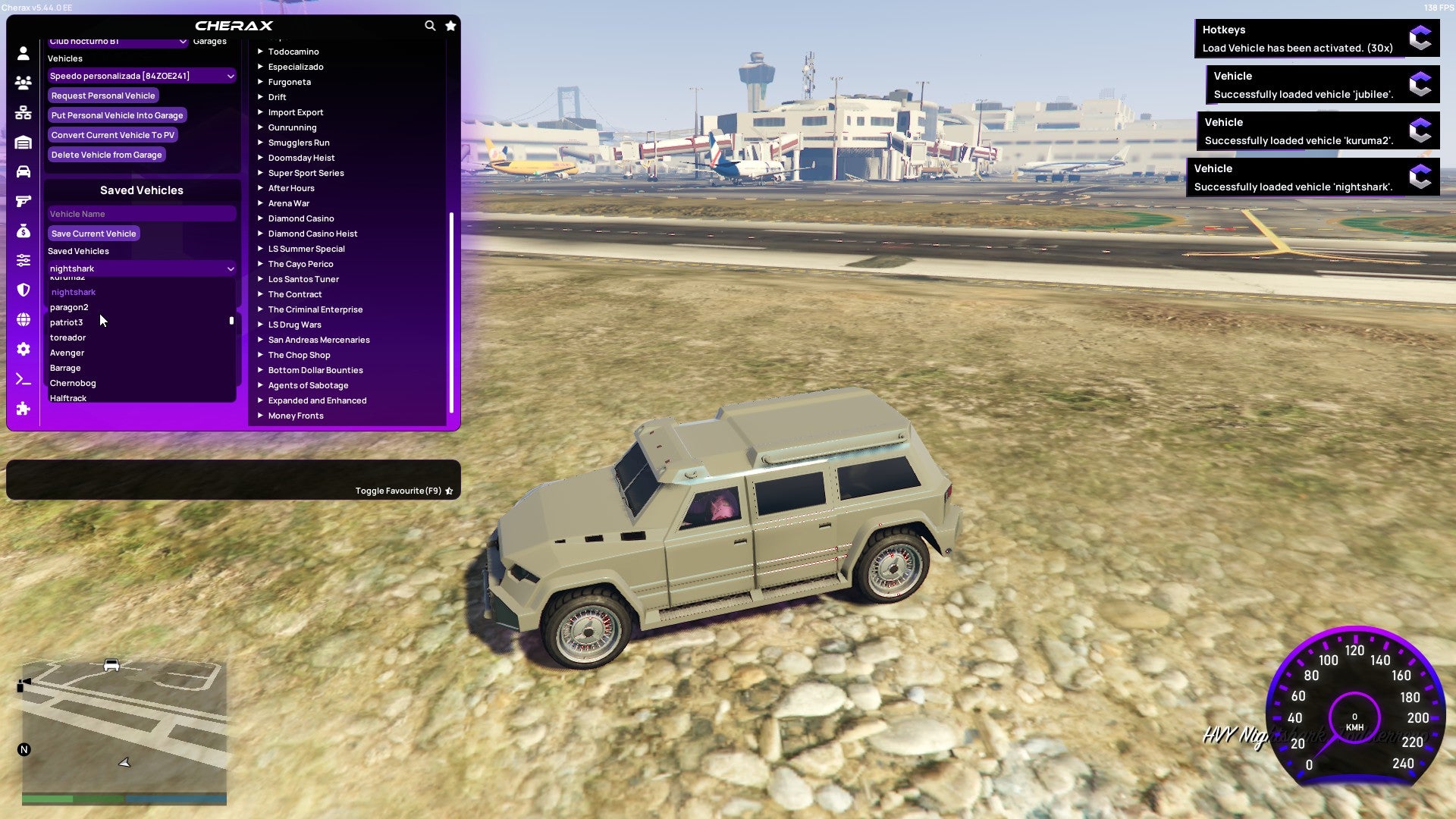The image size is (1456, 819).
Task: Select The Cayo Perico menu entry
Action: [300, 264]
